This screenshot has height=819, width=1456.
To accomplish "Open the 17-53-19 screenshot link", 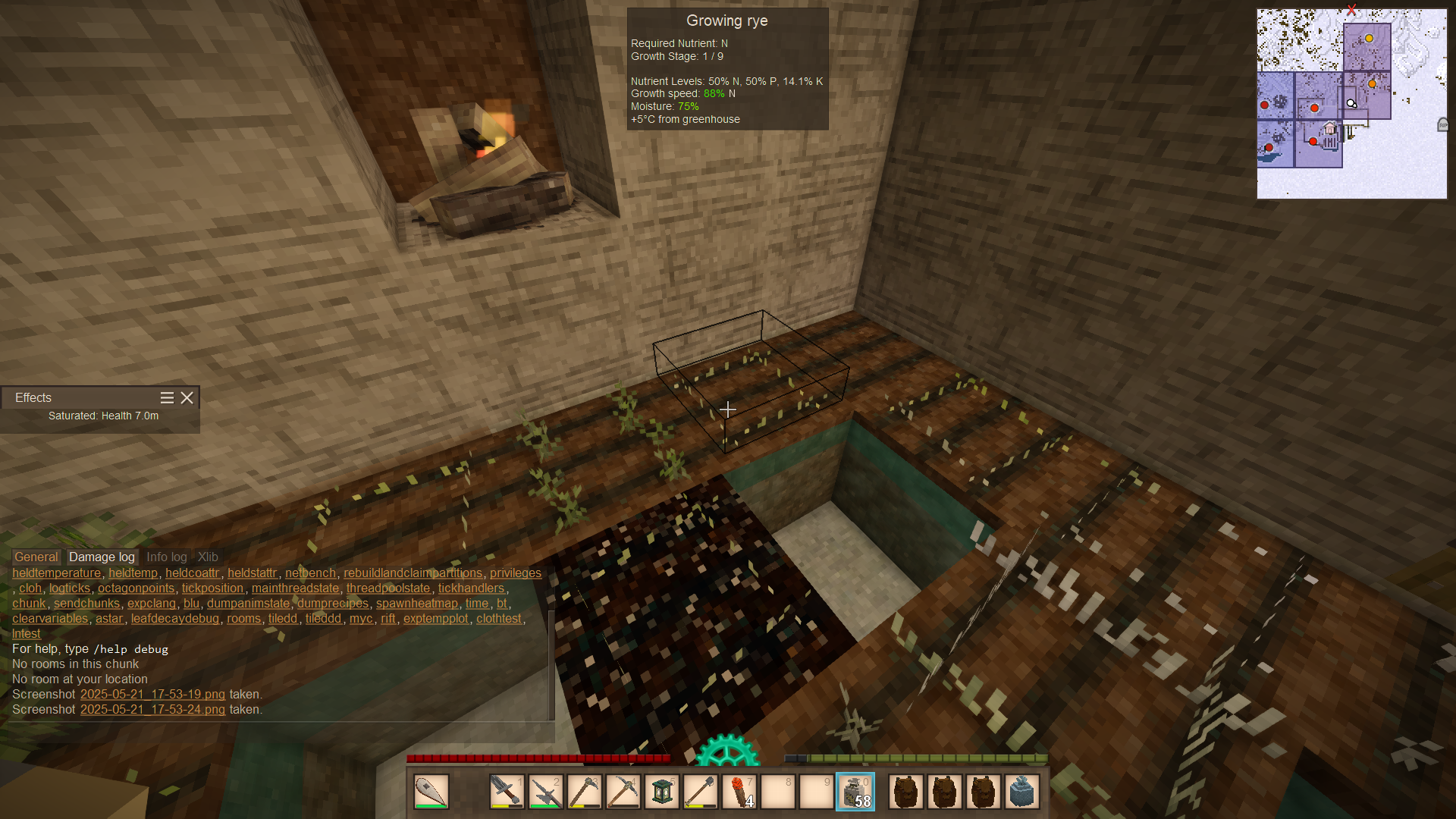I will click(152, 694).
